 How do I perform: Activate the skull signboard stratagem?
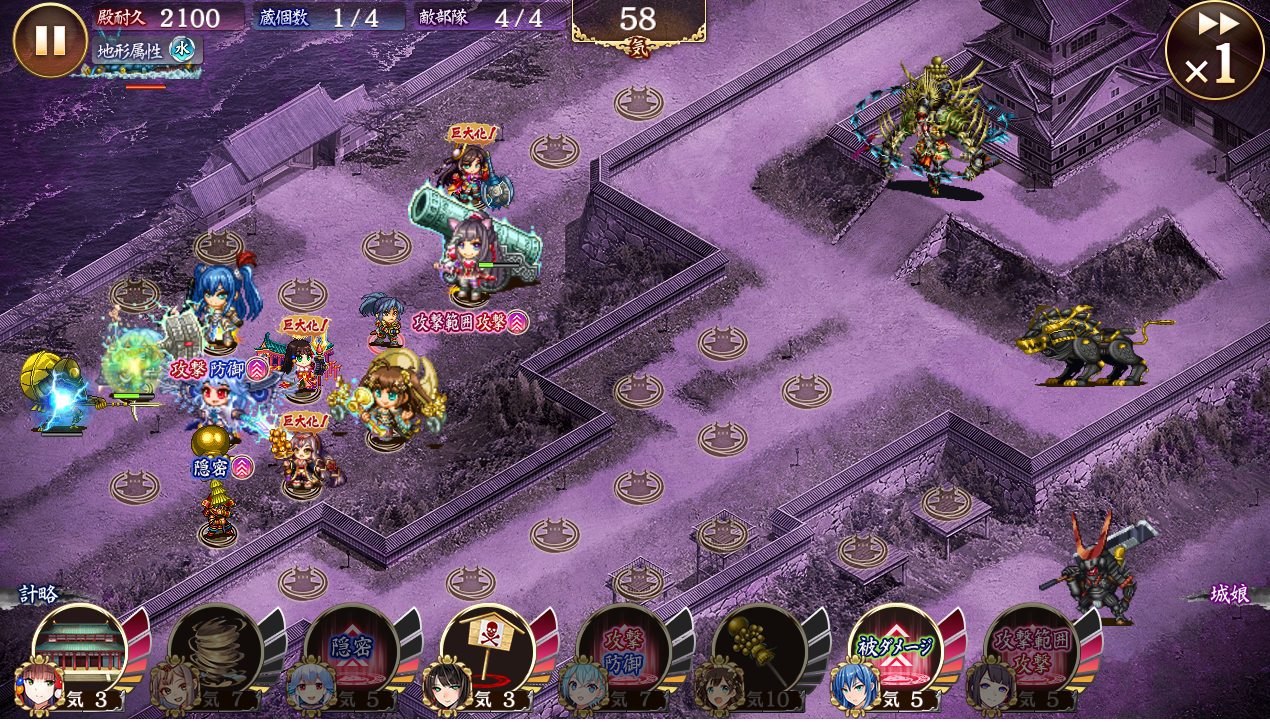pyautogui.click(x=487, y=652)
